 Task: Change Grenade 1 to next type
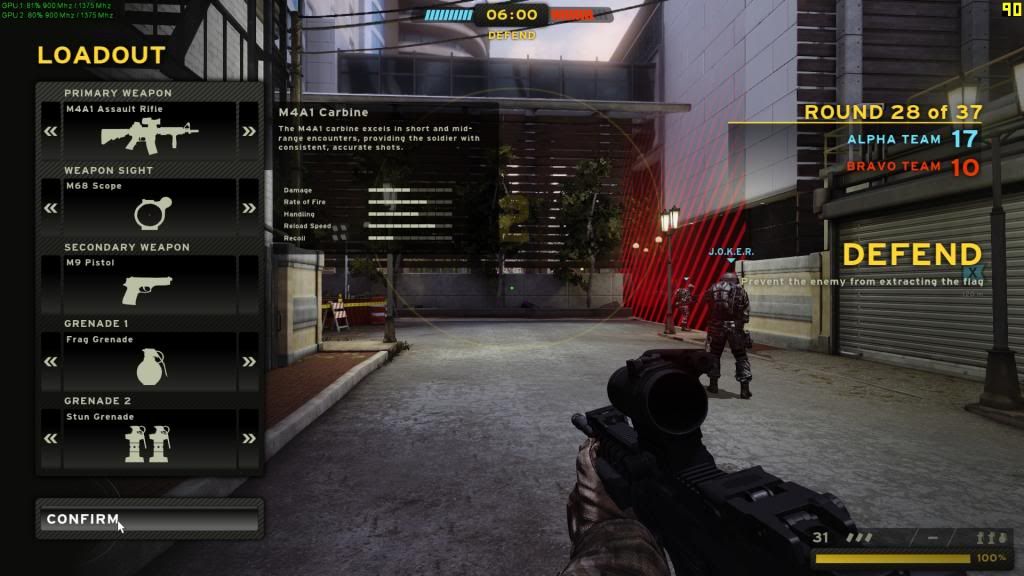point(248,361)
